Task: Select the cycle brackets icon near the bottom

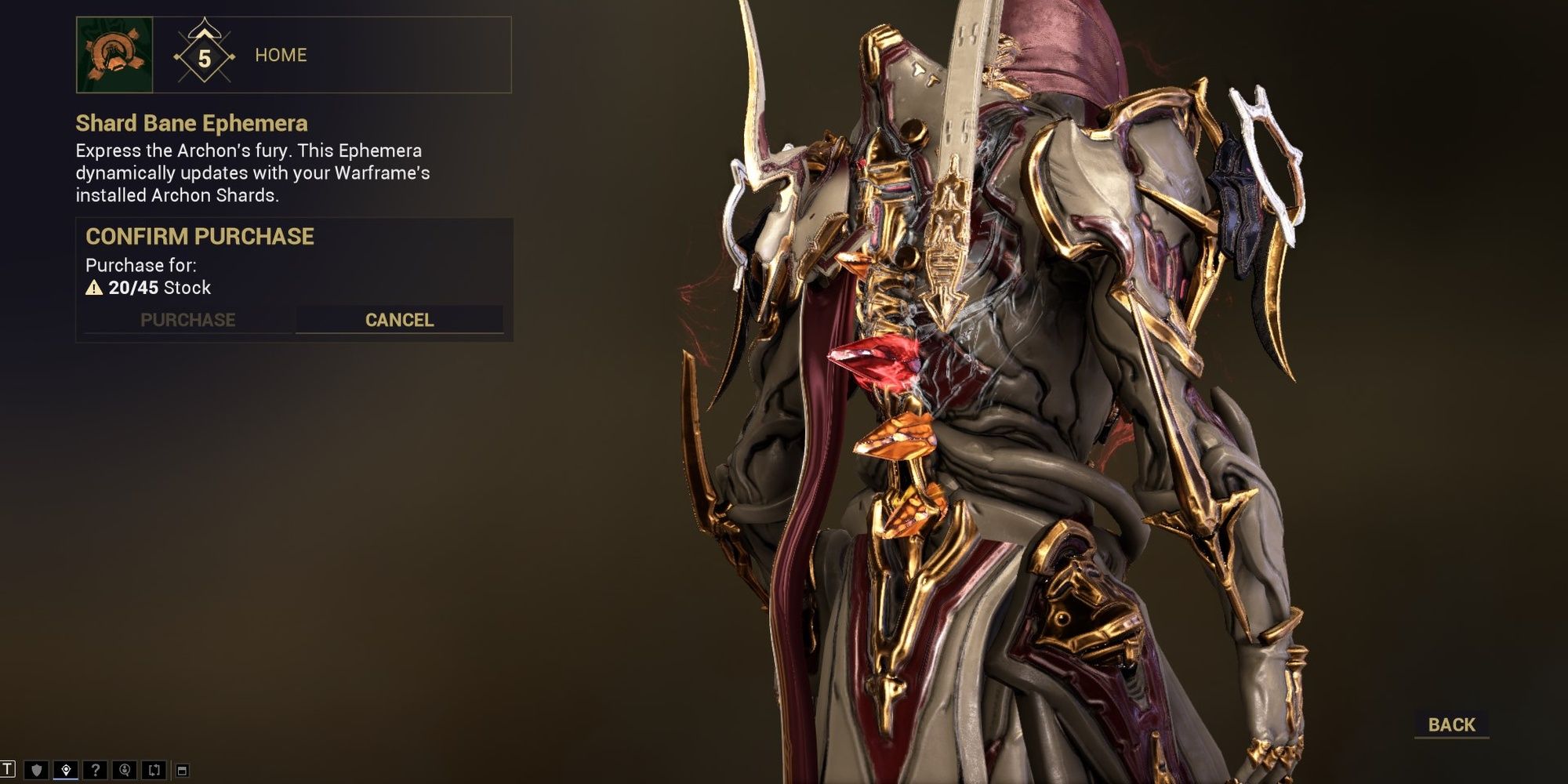Action: click(152, 770)
